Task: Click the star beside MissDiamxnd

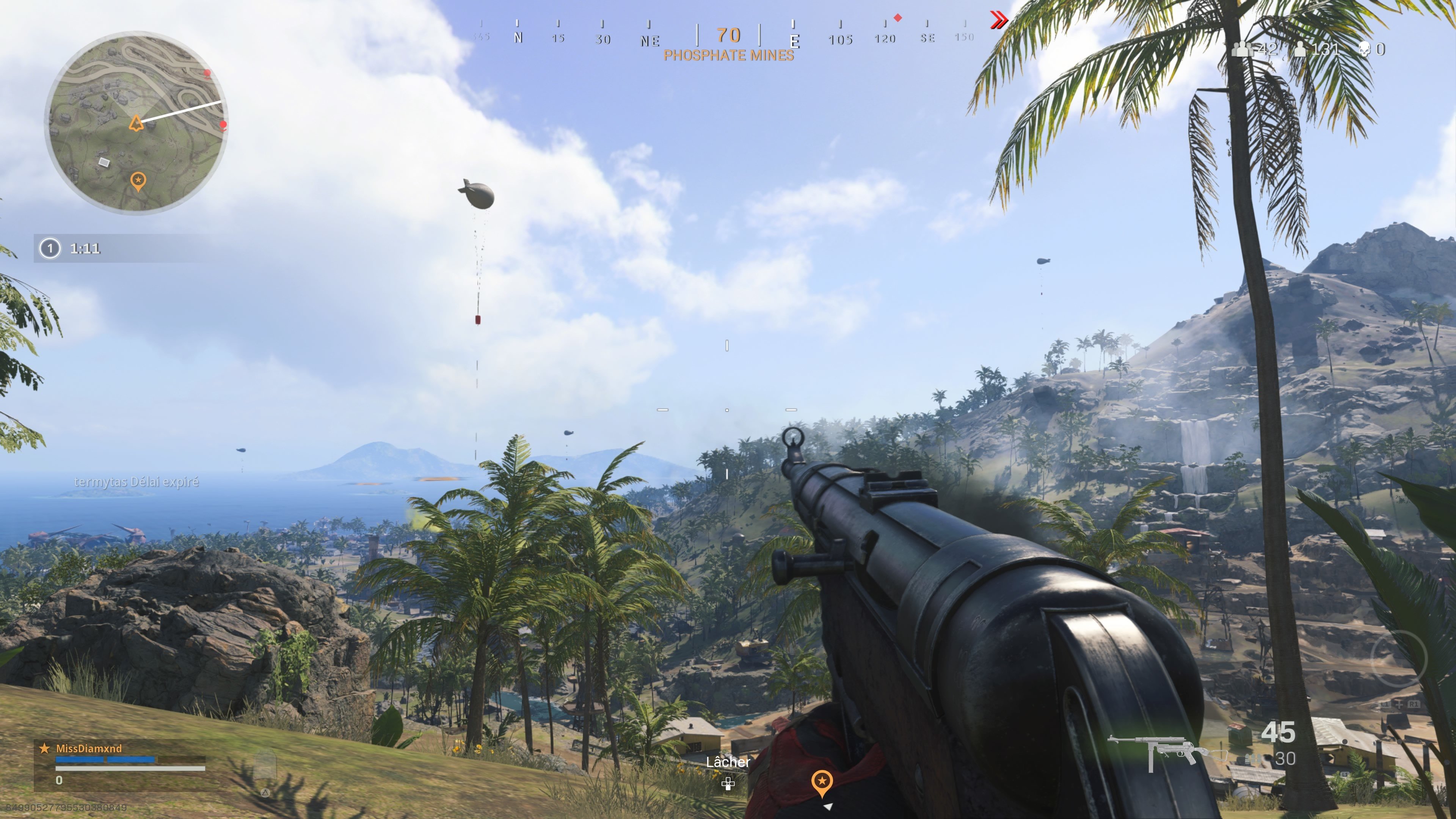Action: (x=44, y=748)
